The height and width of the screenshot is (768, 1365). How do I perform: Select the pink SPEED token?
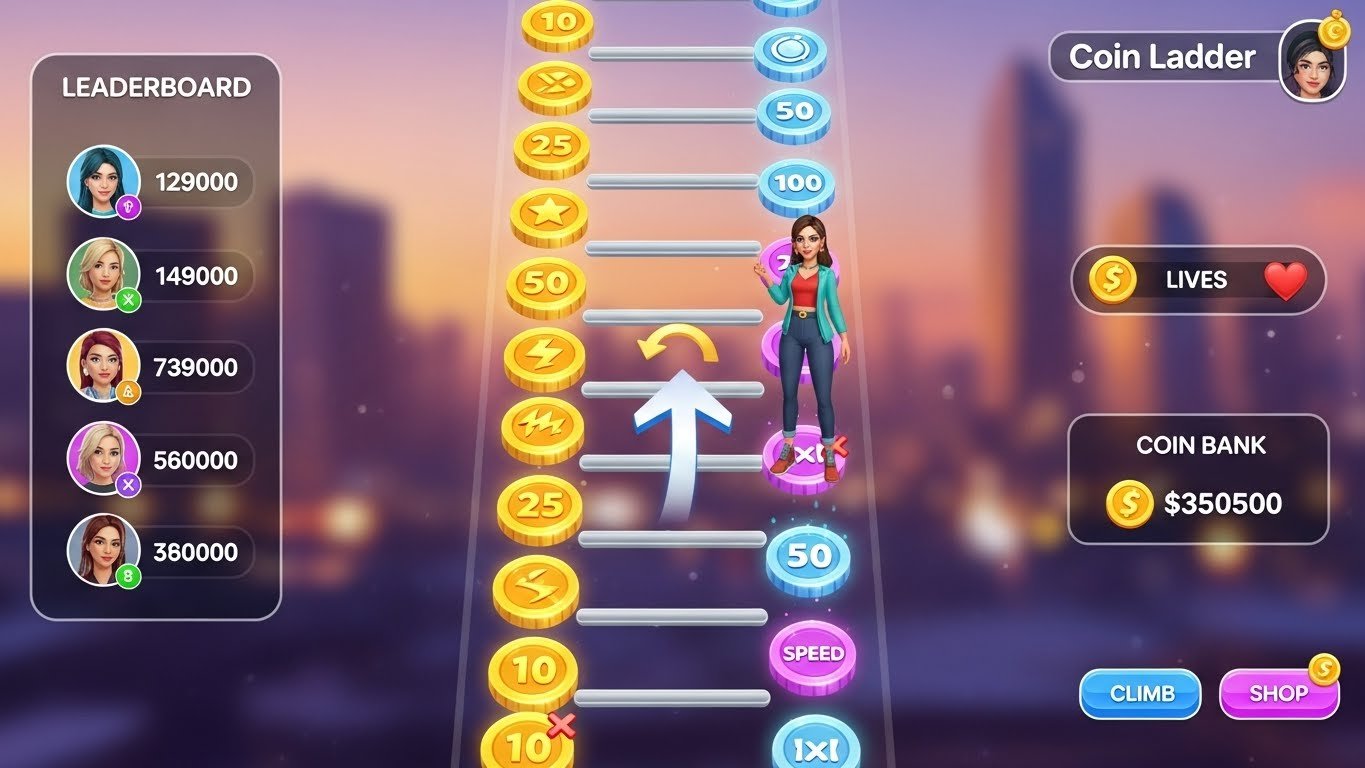click(813, 654)
